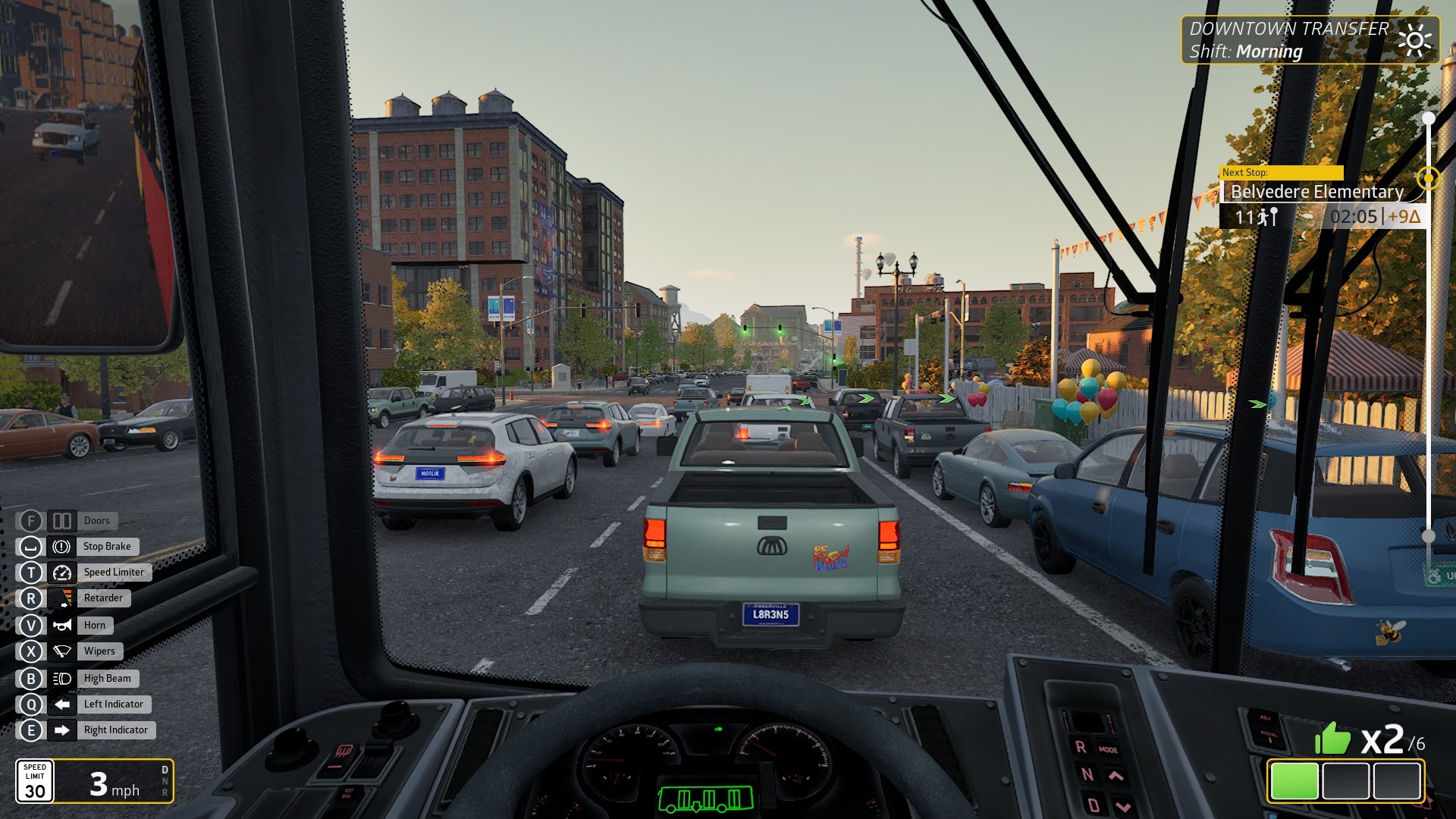Viewport: 1456px width, 819px height.
Task: Click the next-stop marker on the route line
Action: pos(1429,178)
